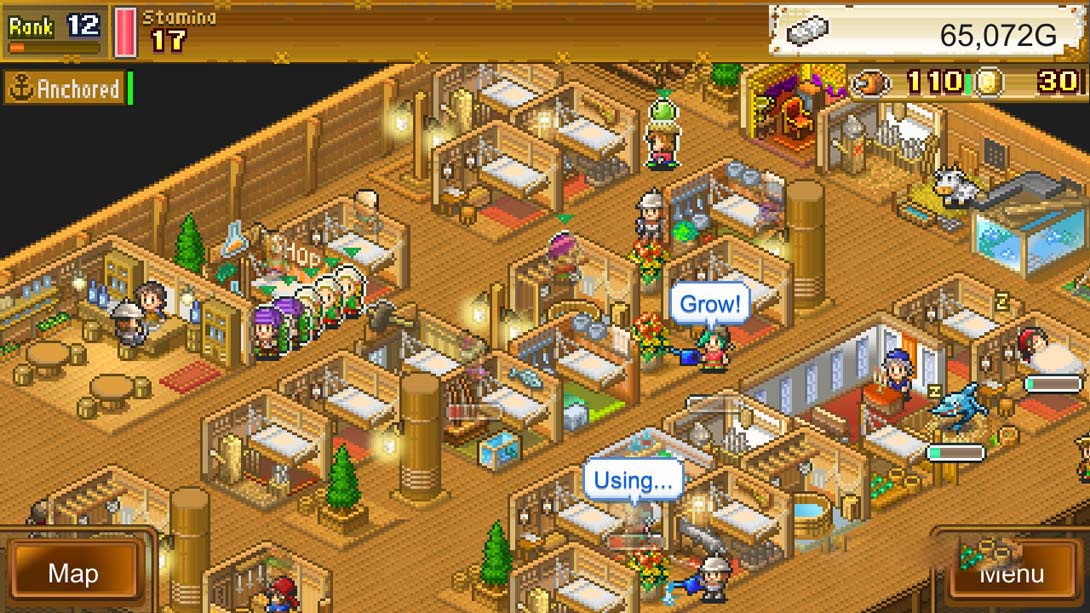Open the Menu button
The height and width of the screenshot is (613, 1090).
(x=1010, y=573)
